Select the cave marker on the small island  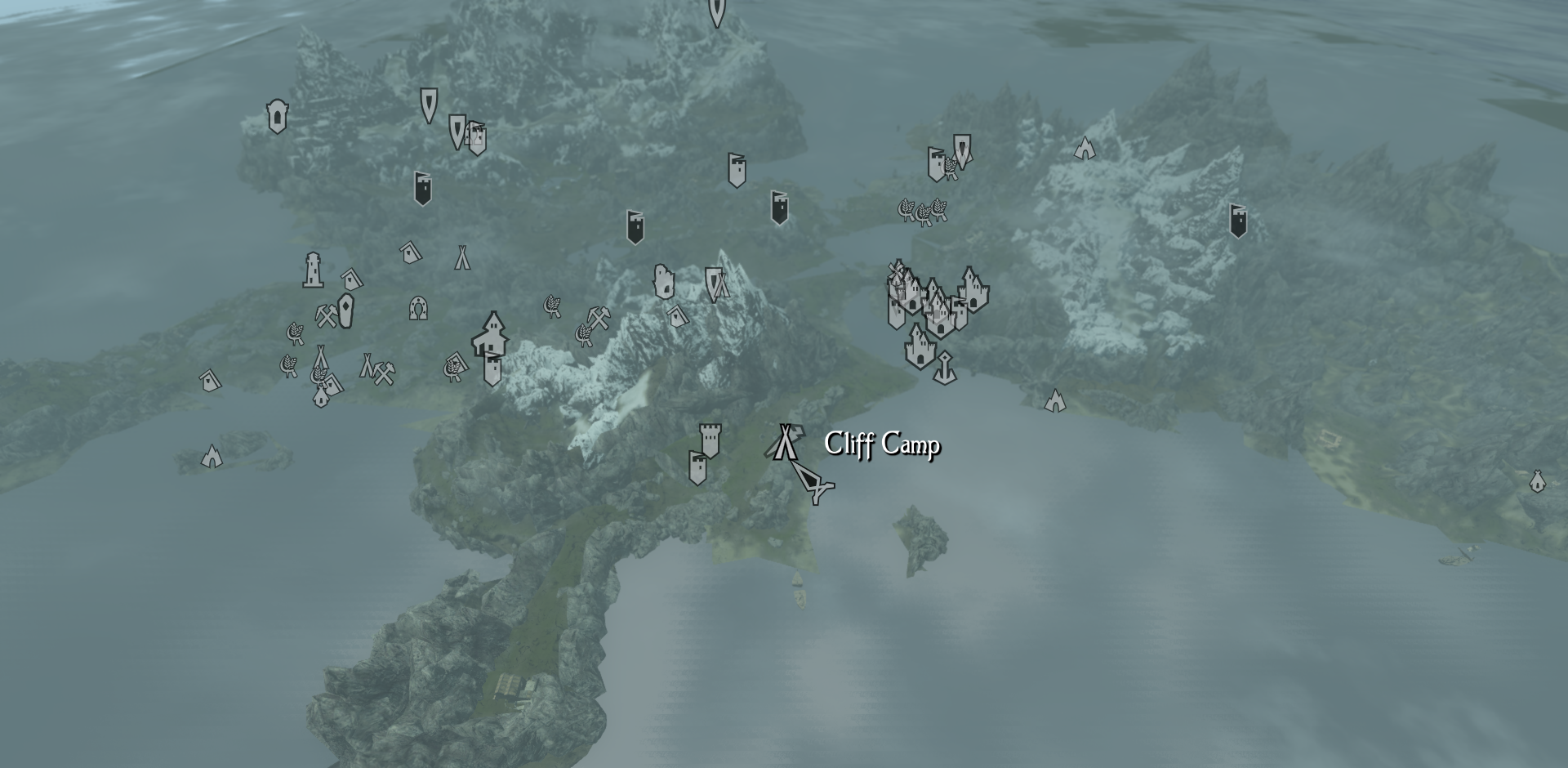click(212, 456)
